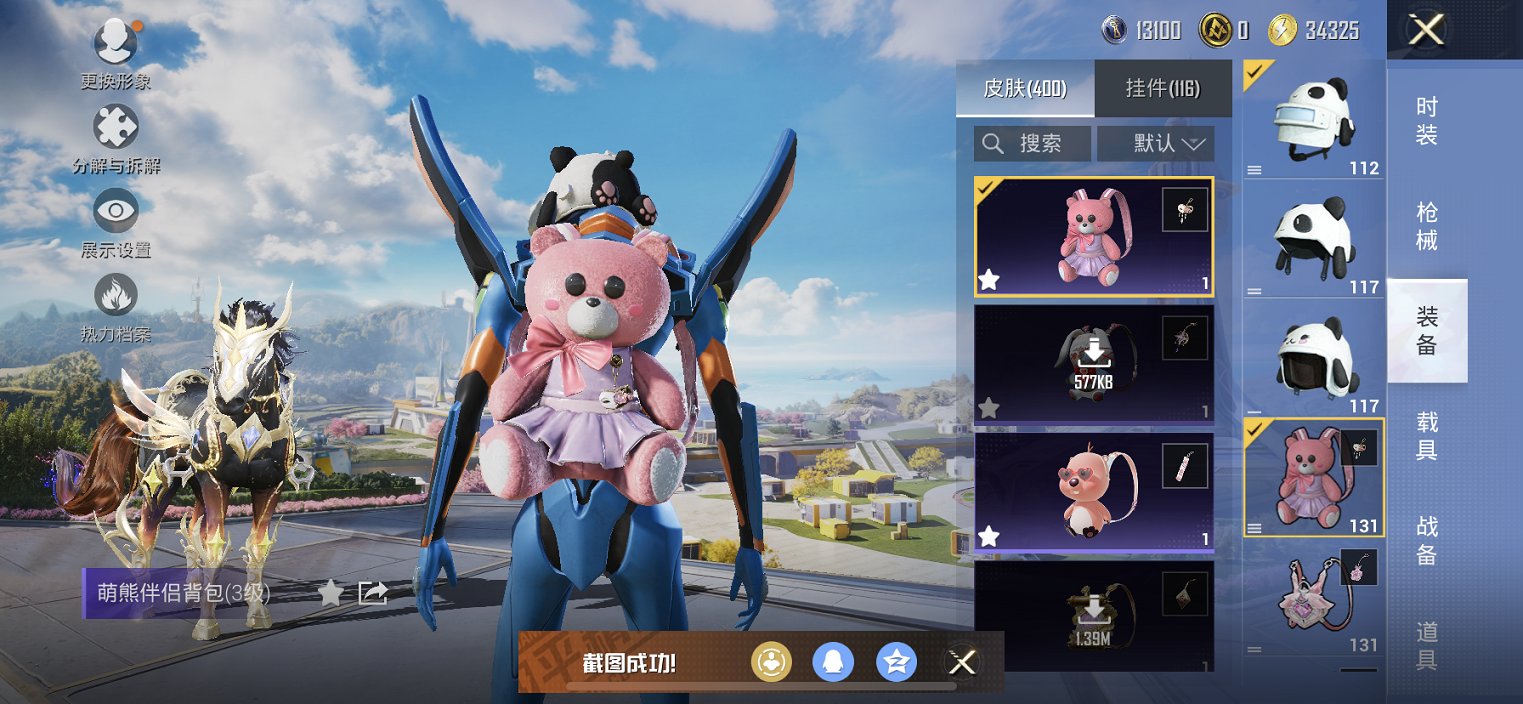1523x704 pixels.
Task: Select the pink teddy bear backpack skin
Action: [x=1093, y=237]
